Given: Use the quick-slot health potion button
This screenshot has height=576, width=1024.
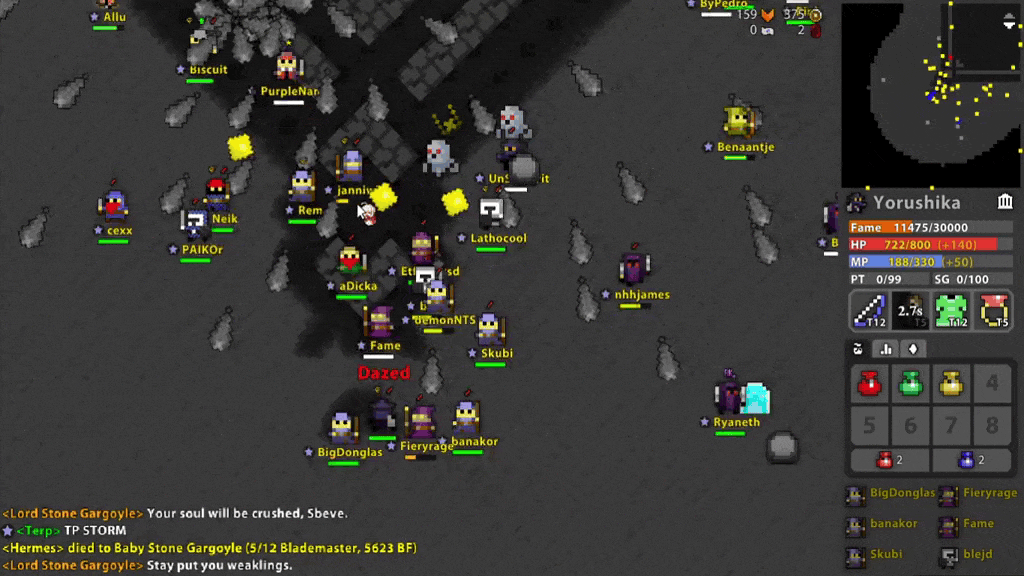Looking at the screenshot, I should [889, 460].
